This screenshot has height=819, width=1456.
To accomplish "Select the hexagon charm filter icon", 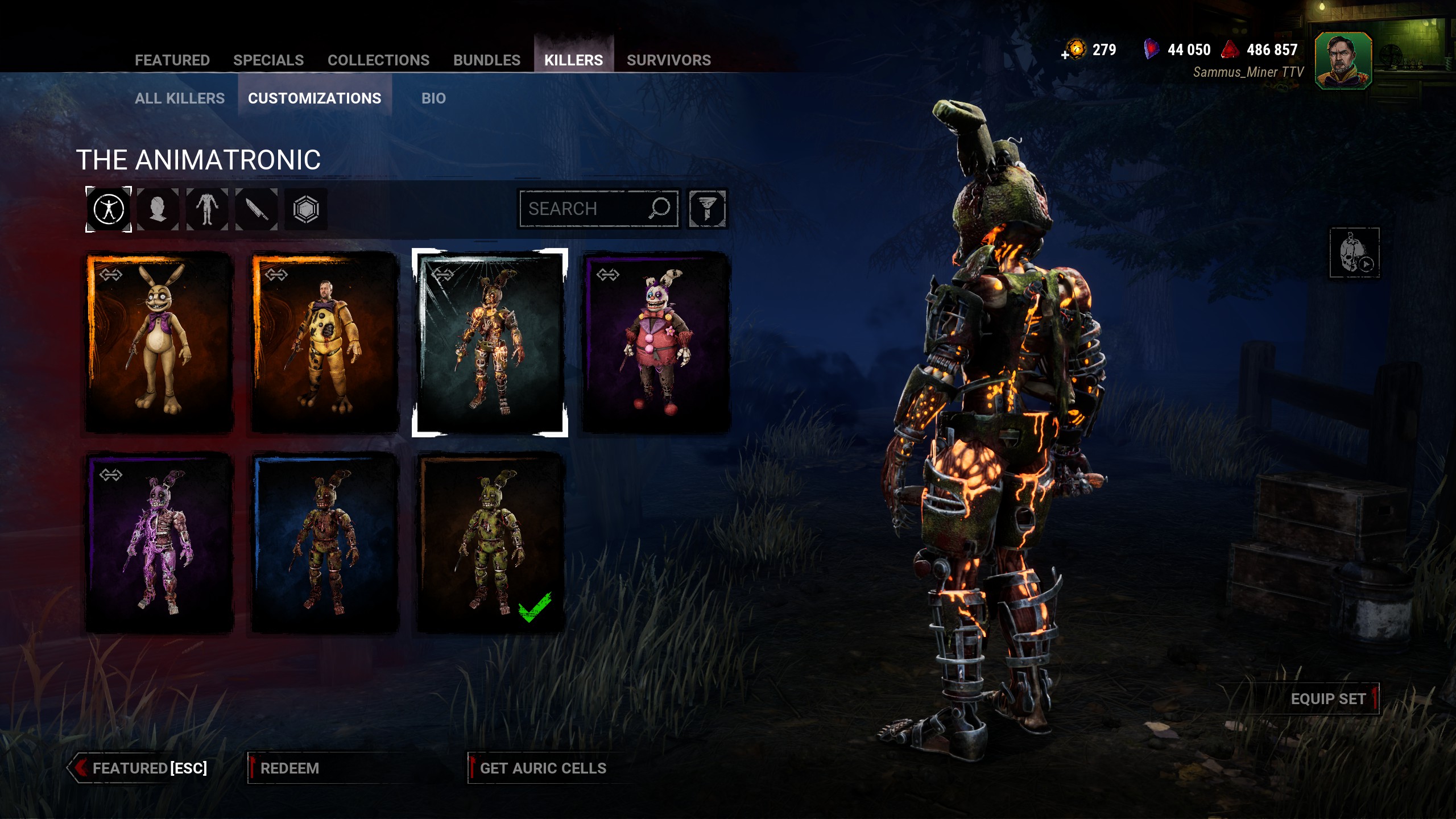I will 306,209.
